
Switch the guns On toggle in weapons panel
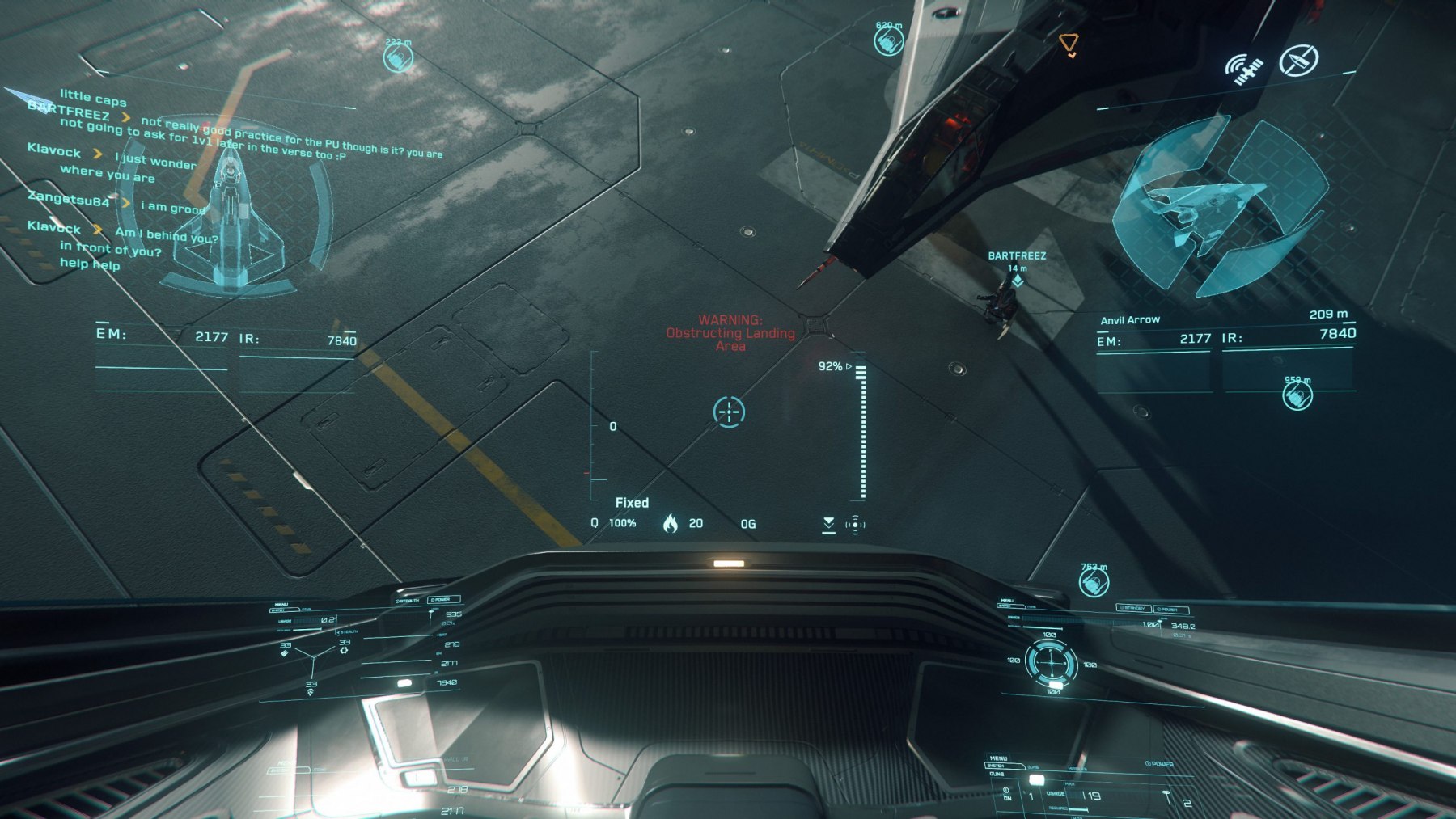(x=1007, y=793)
